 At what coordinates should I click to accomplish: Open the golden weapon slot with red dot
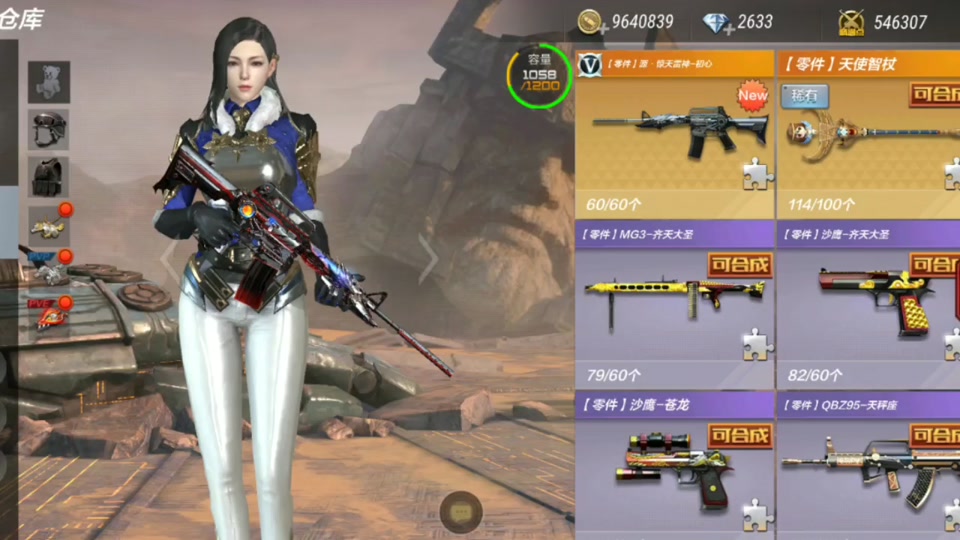click(x=48, y=224)
